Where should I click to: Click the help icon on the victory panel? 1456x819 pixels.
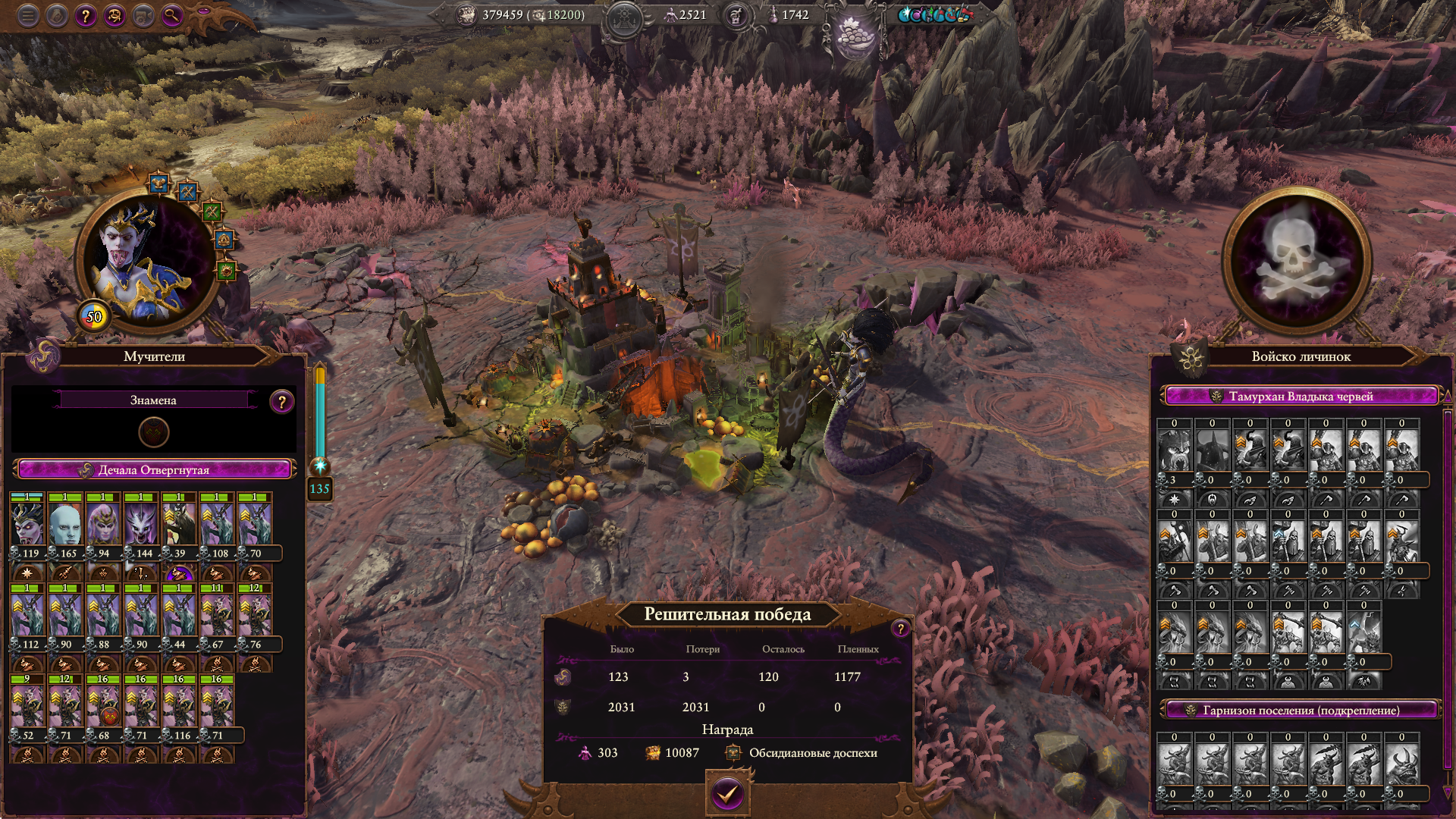coord(900,628)
